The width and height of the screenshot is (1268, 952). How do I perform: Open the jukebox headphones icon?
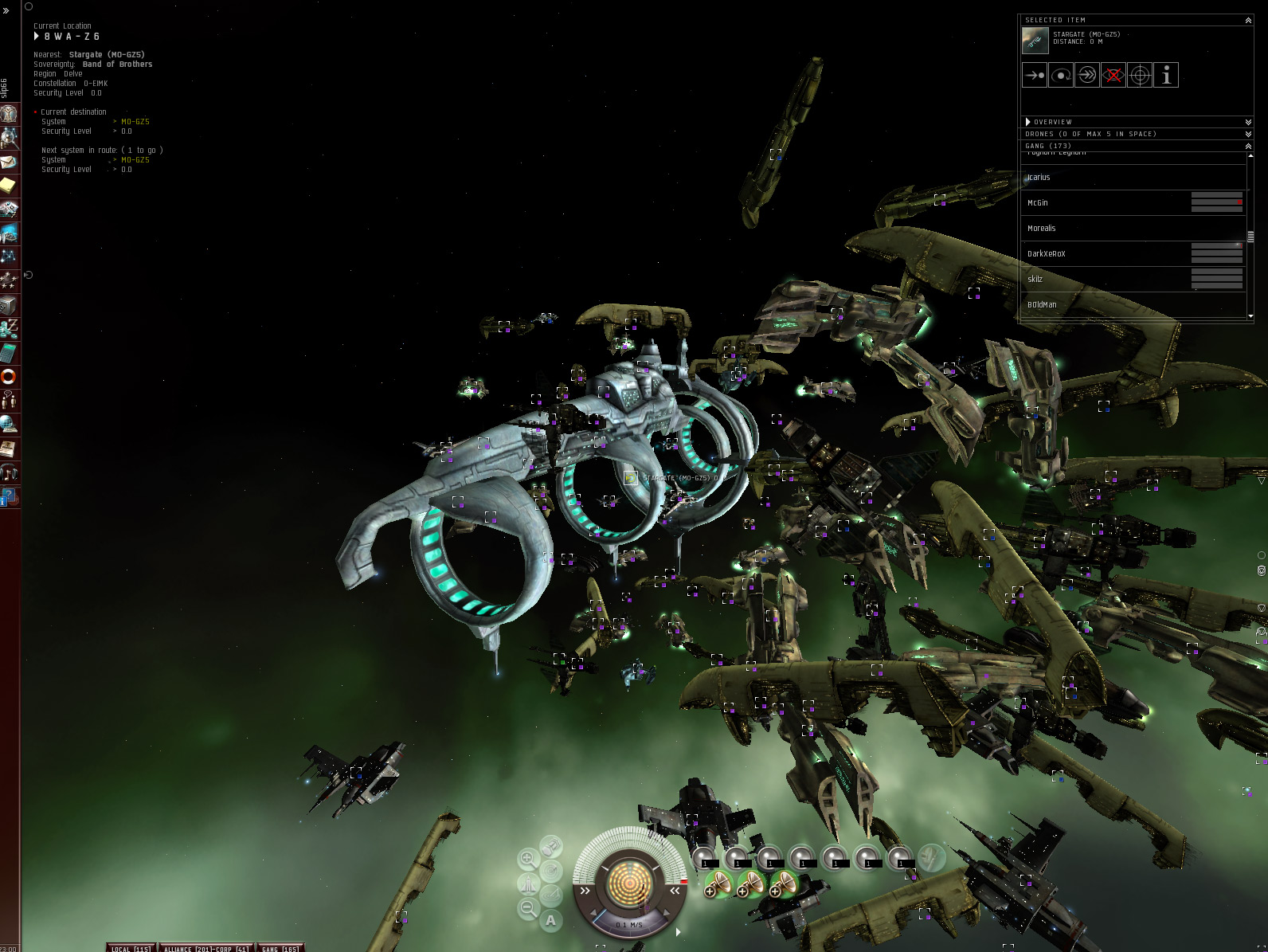(8, 472)
